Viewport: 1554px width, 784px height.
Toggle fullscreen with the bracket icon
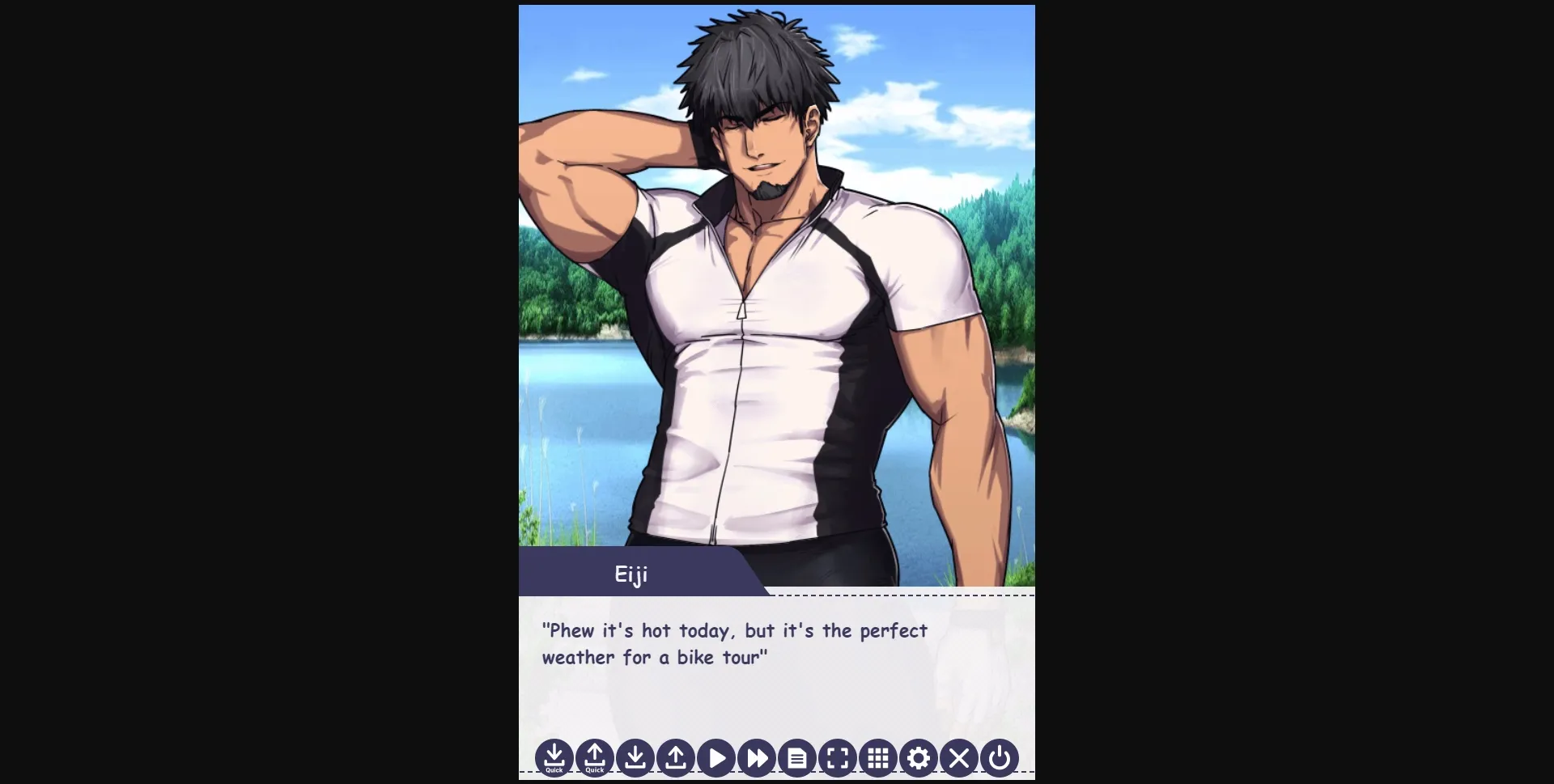[838, 758]
